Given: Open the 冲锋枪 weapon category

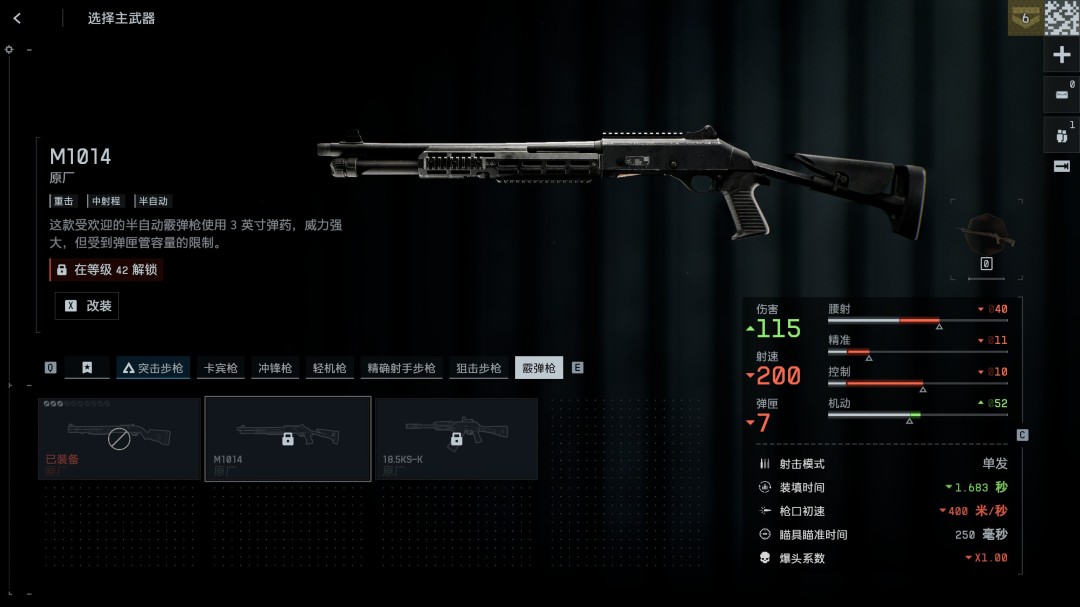Looking at the screenshot, I should point(275,368).
